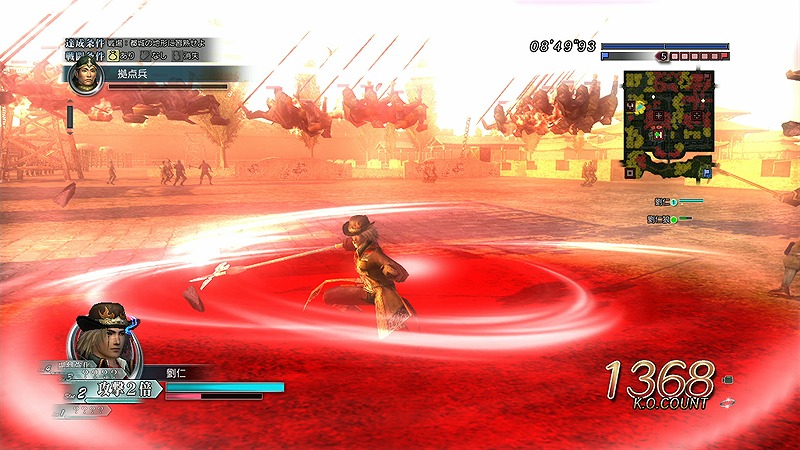Screen dimensions: 800x450
Task: Select the 攻撃2倍 attack boost indicator
Action: [121, 385]
